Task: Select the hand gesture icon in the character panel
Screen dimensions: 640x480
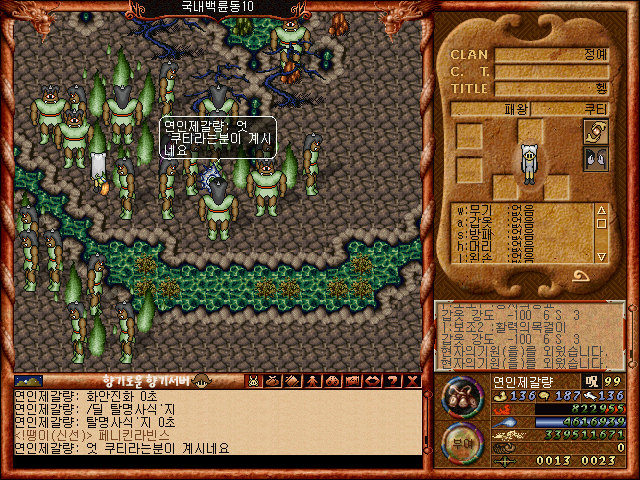Action: [597, 131]
